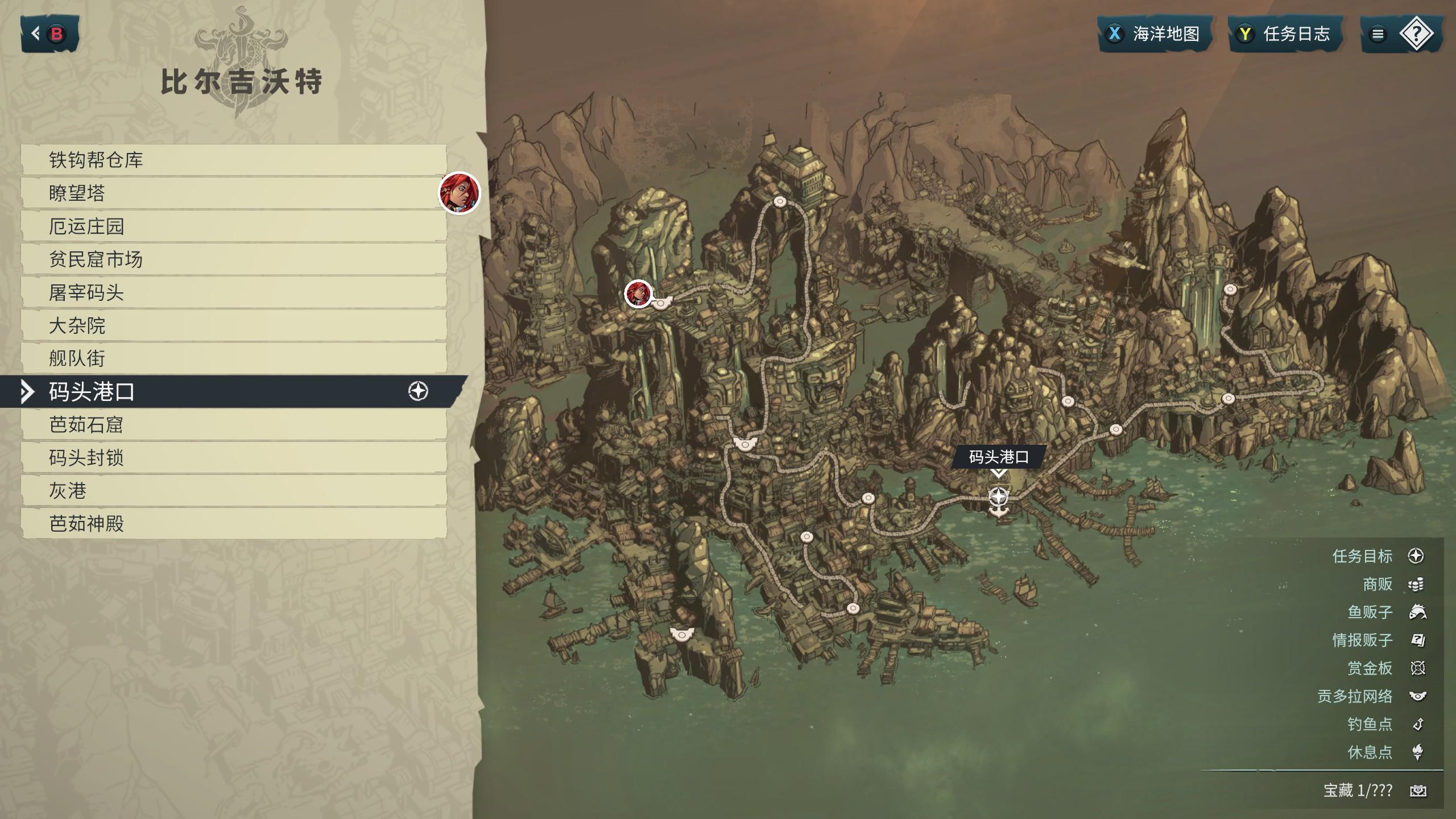The height and width of the screenshot is (819, 1456).
Task: Go back with the arrow button
Action: (49, 34)
